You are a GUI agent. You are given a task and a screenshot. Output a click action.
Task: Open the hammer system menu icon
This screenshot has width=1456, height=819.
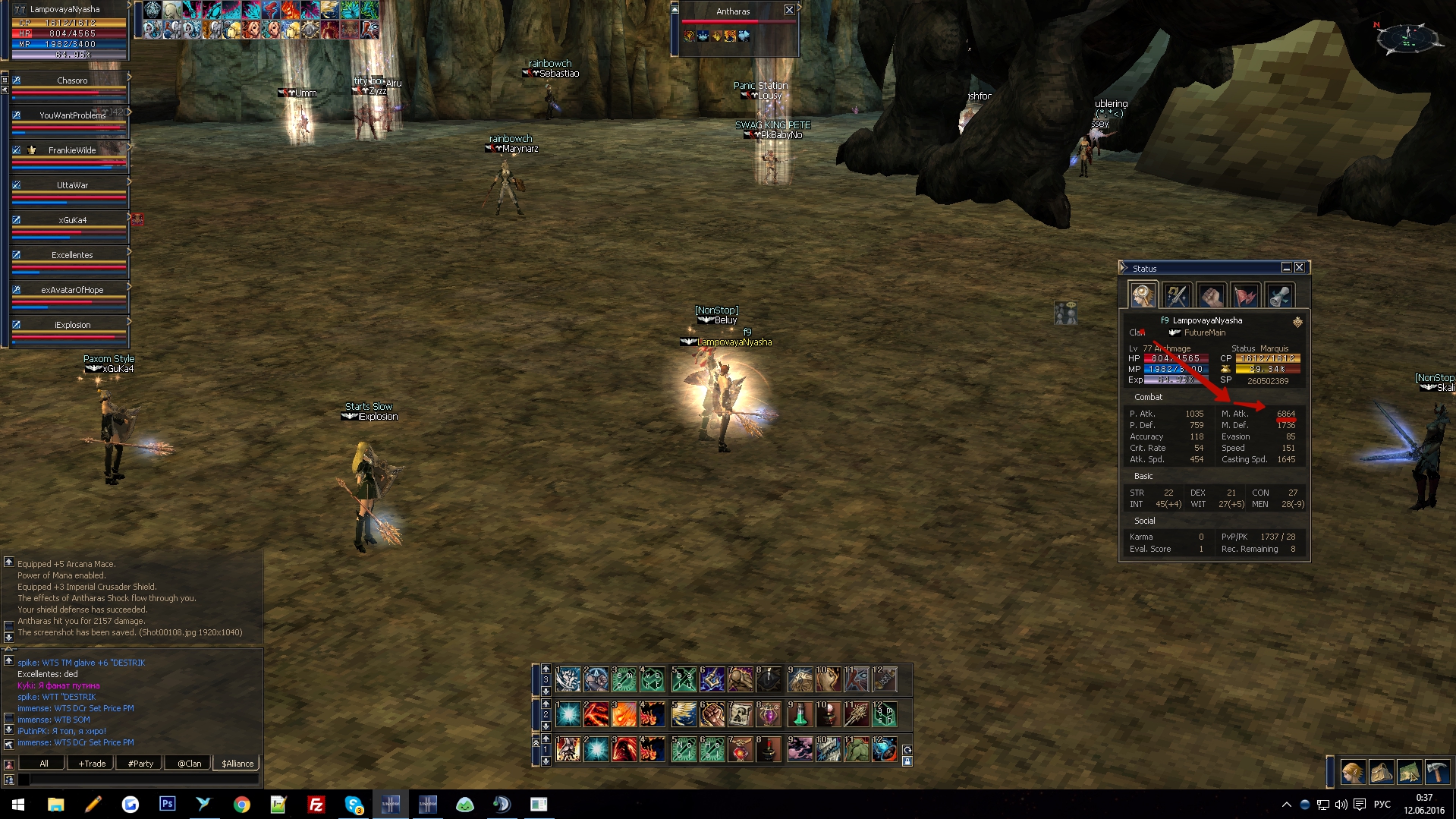pos(1438,772)
